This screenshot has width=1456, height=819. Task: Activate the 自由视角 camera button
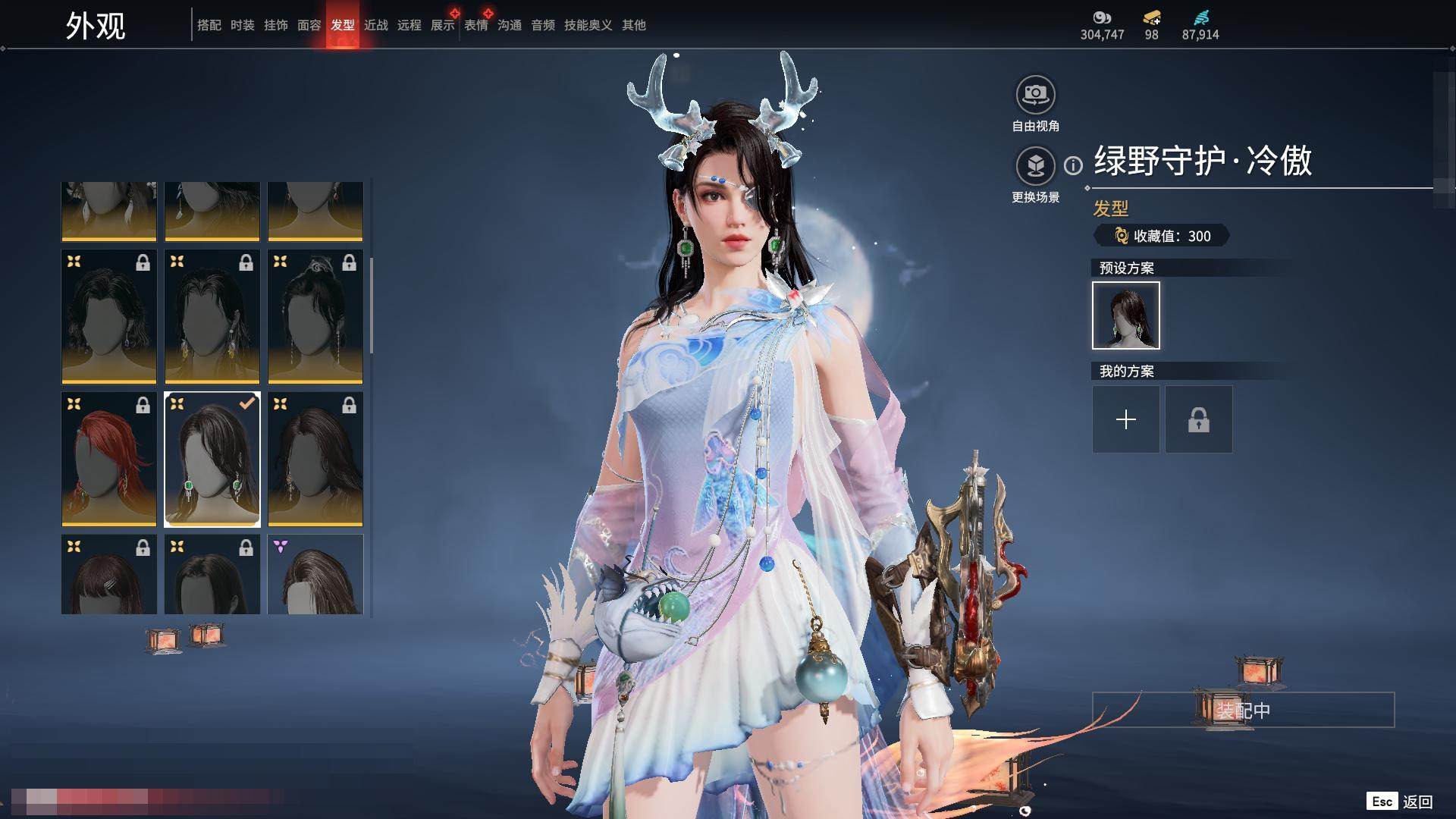(x=1035, y=96)
